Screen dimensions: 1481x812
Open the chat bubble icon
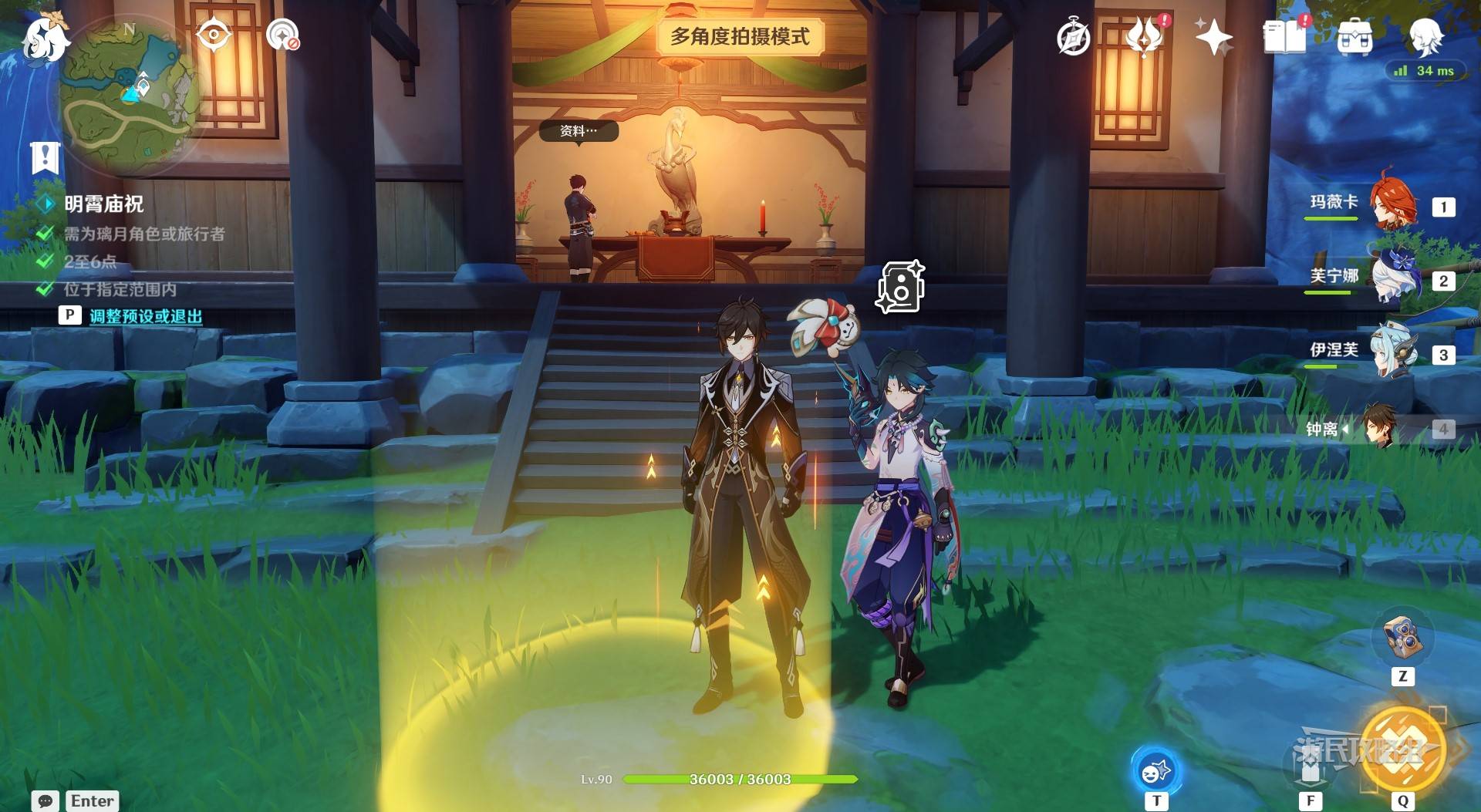pyautogui.click(x=46, y=801)
